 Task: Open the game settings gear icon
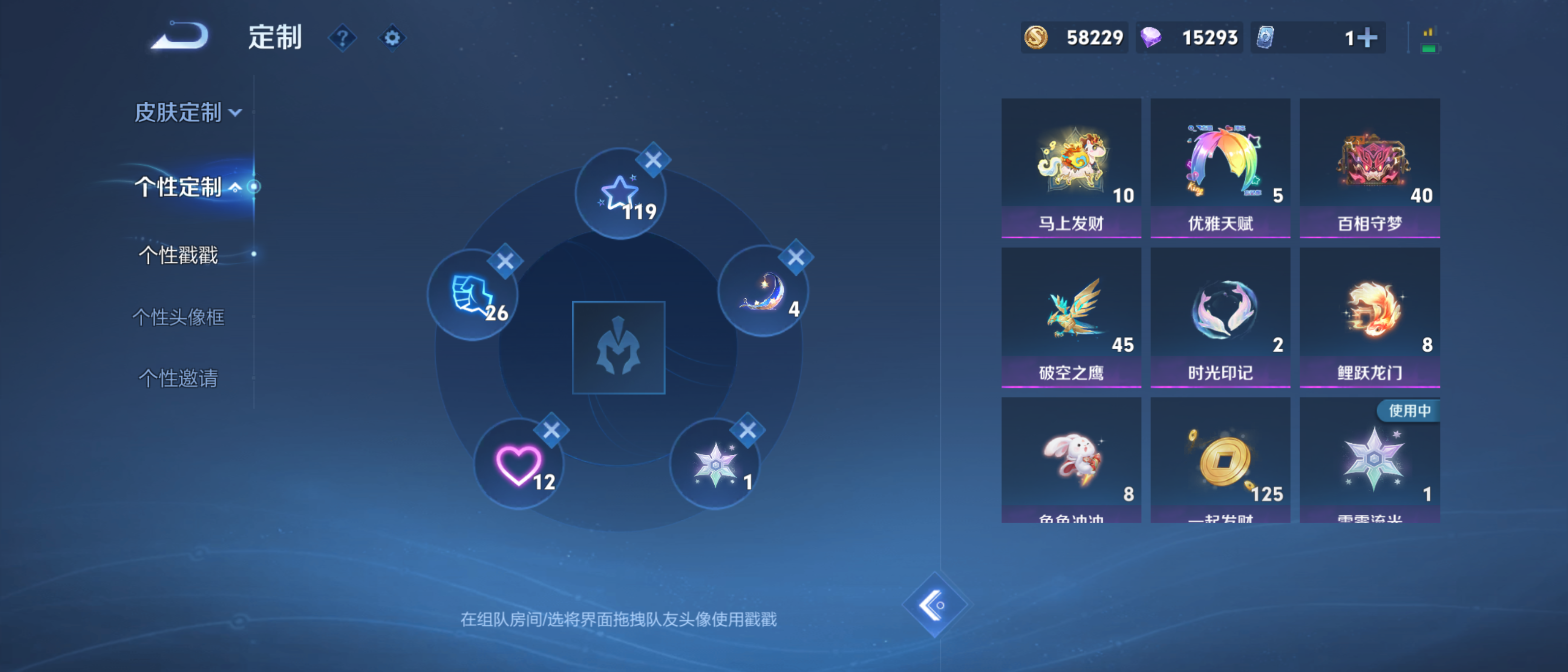tap(392, 38)
